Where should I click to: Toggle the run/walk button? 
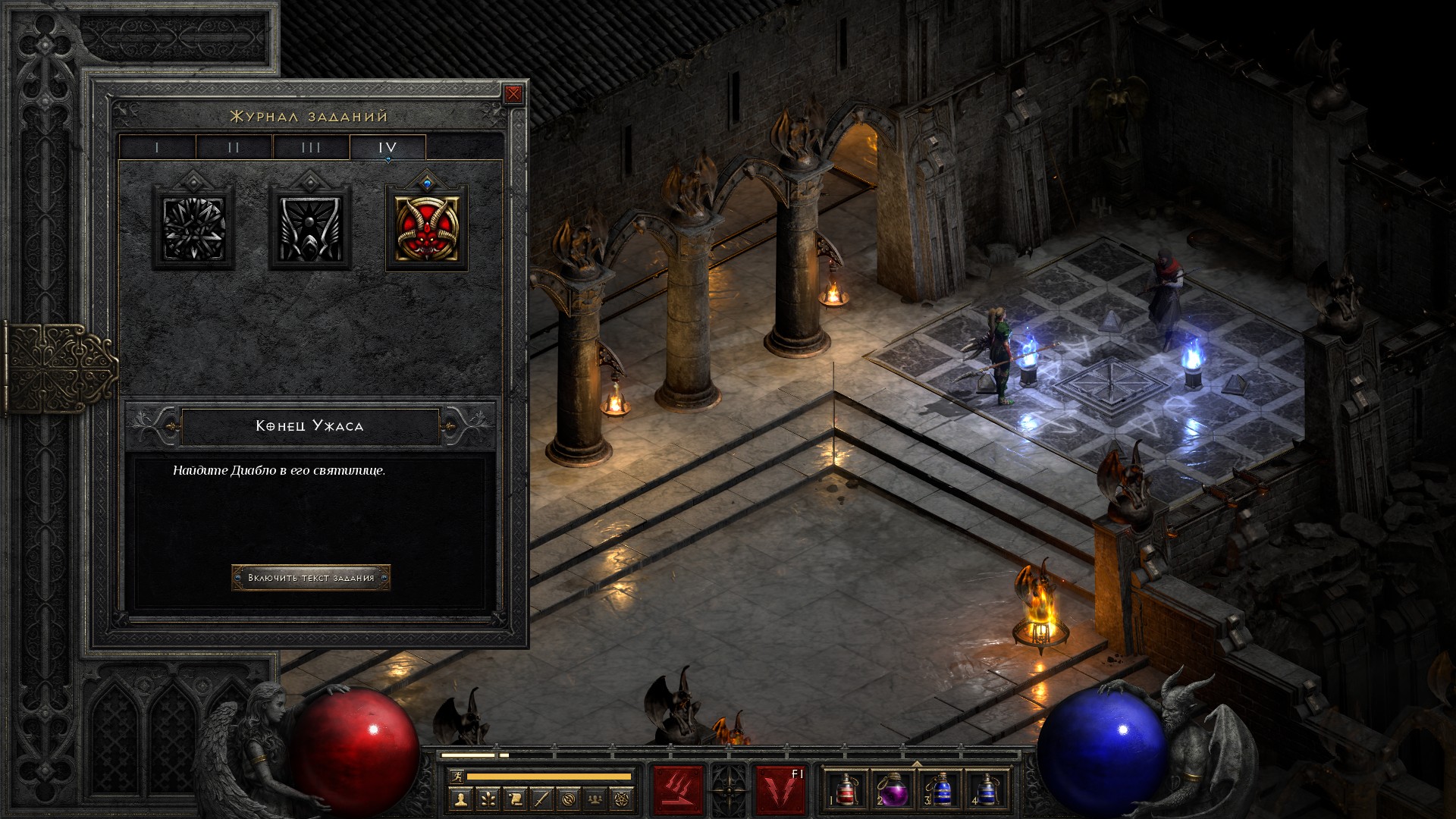tap(455, 777)
